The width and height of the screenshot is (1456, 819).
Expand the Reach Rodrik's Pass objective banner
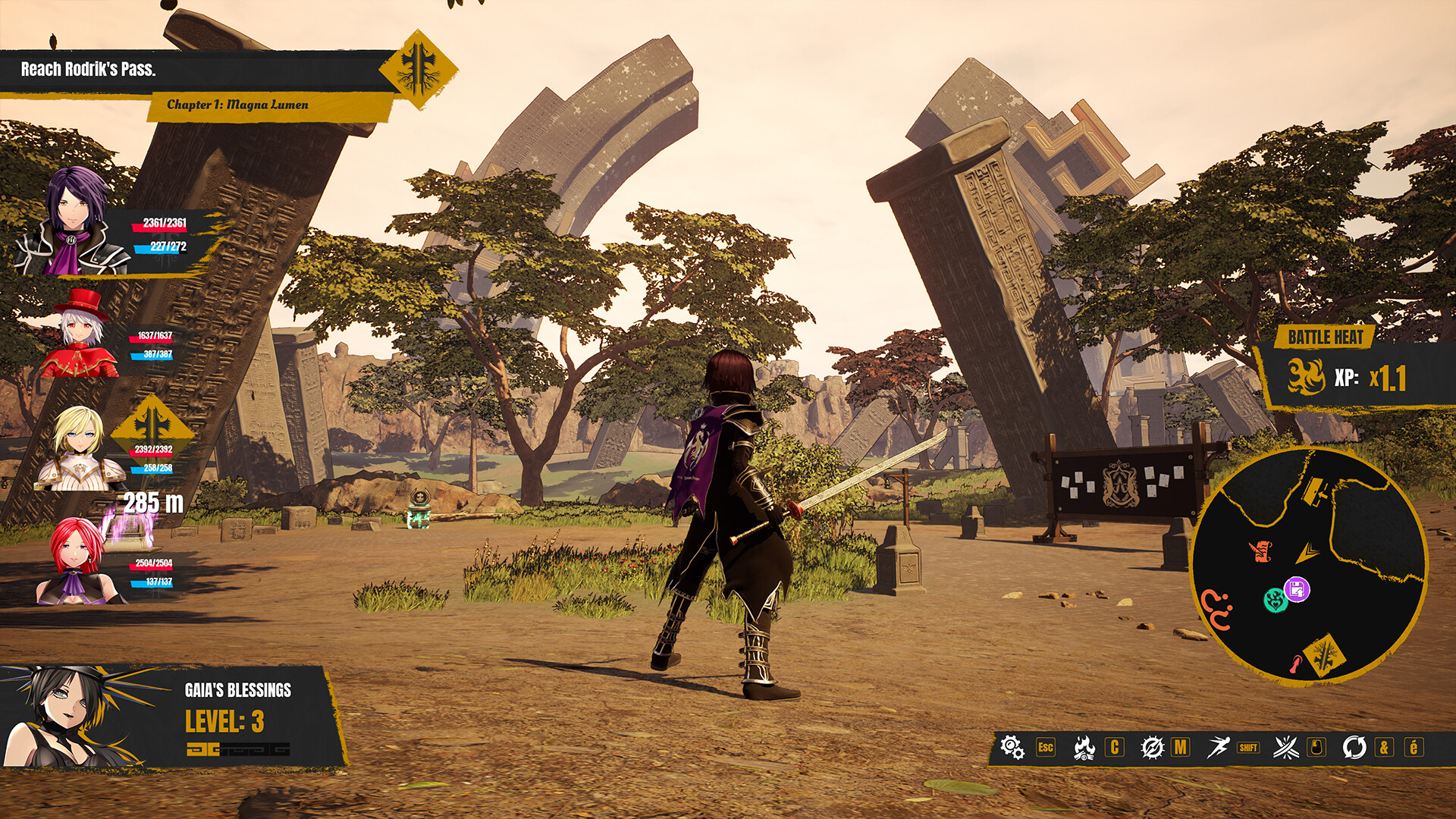(87, 67)
